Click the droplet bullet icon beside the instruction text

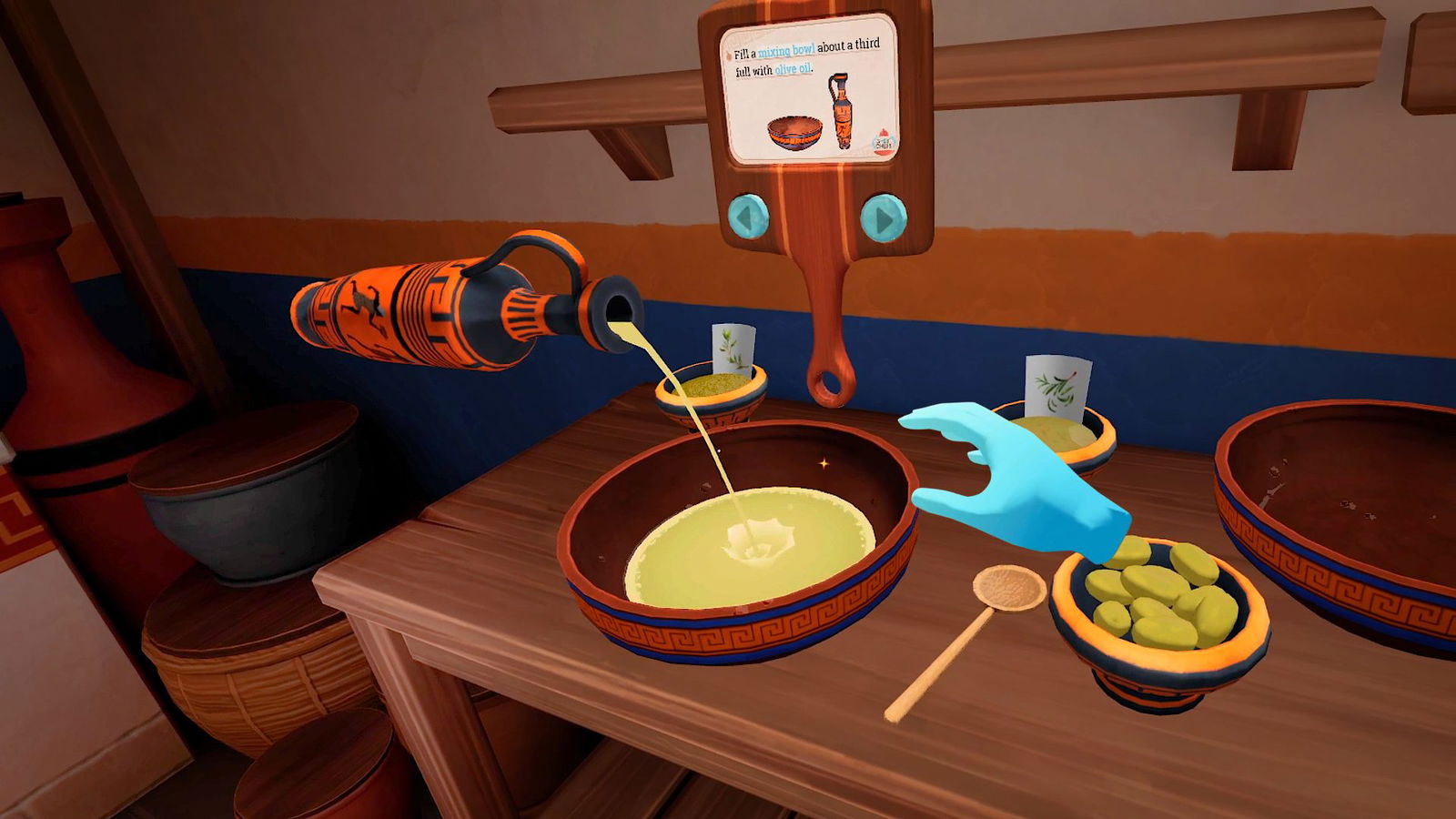[x=729, y=56]
